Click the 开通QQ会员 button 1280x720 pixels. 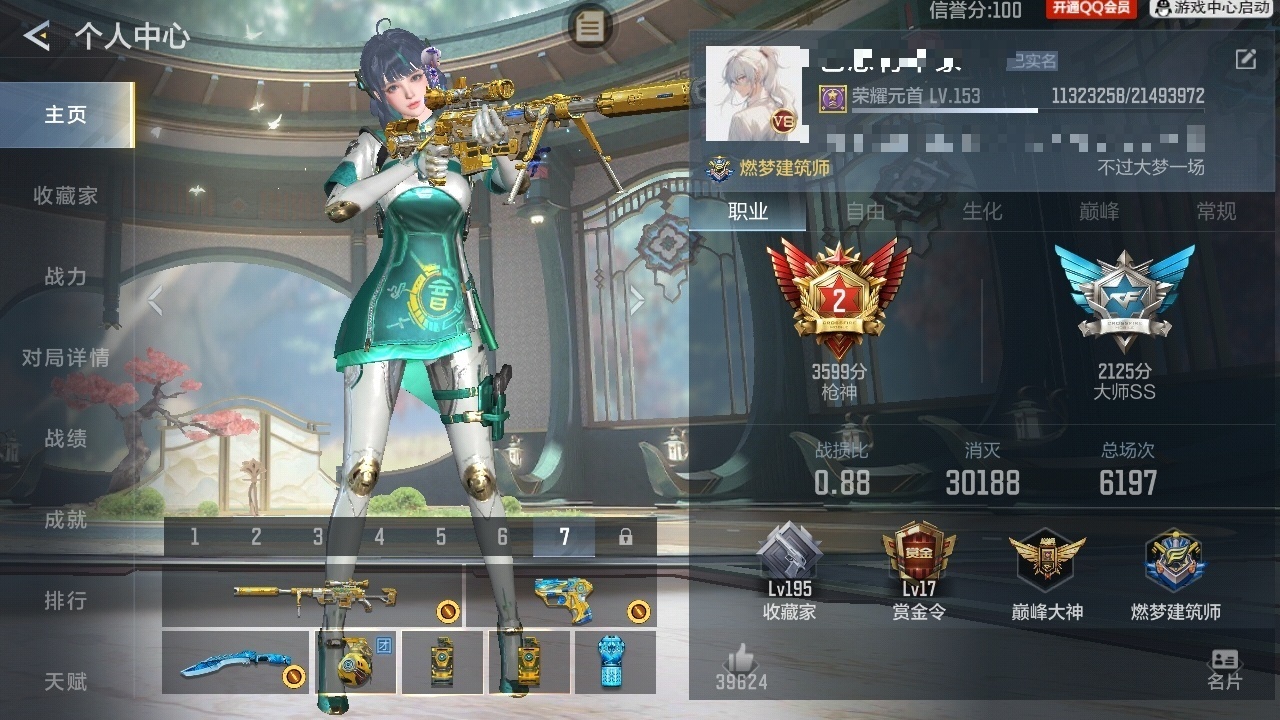pos(1090,9)
